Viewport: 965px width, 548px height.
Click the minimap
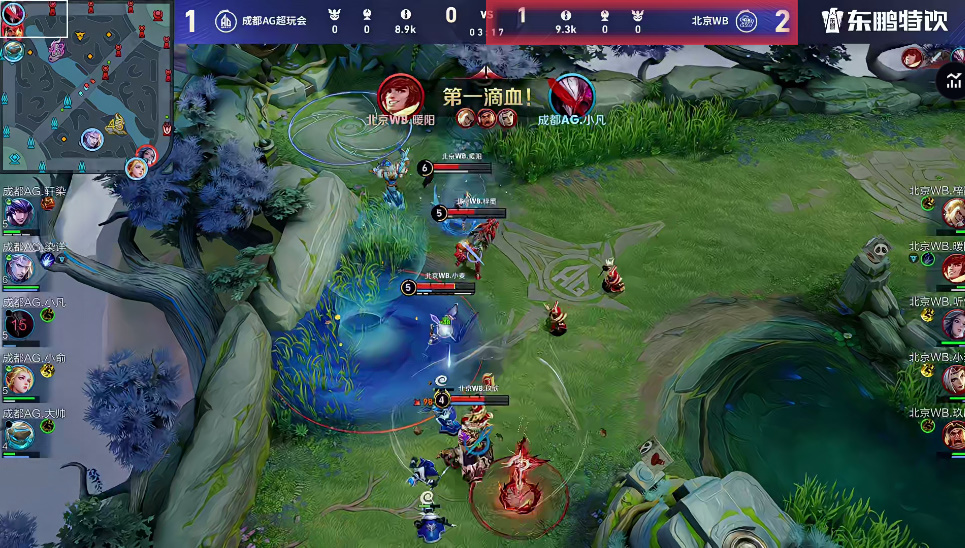click(85, 88)
